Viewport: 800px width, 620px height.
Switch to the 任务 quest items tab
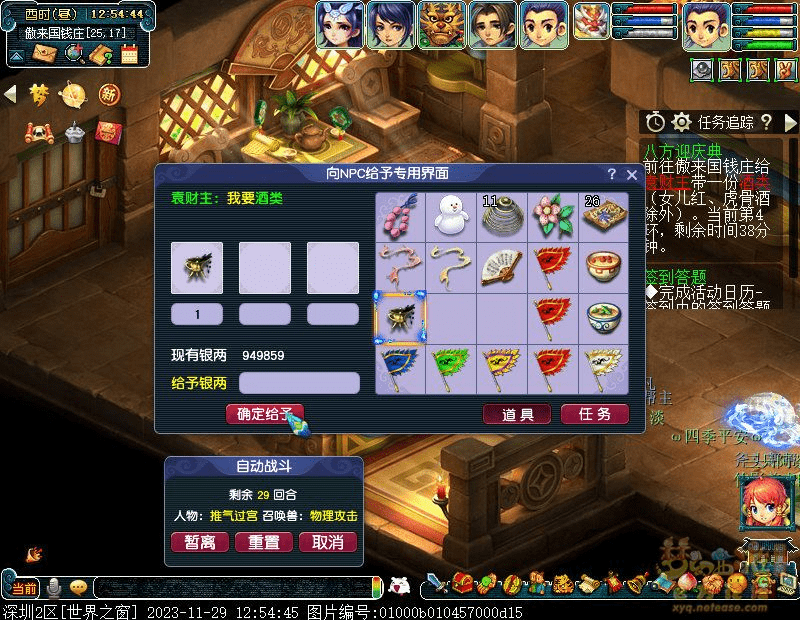tap(595, 414)
